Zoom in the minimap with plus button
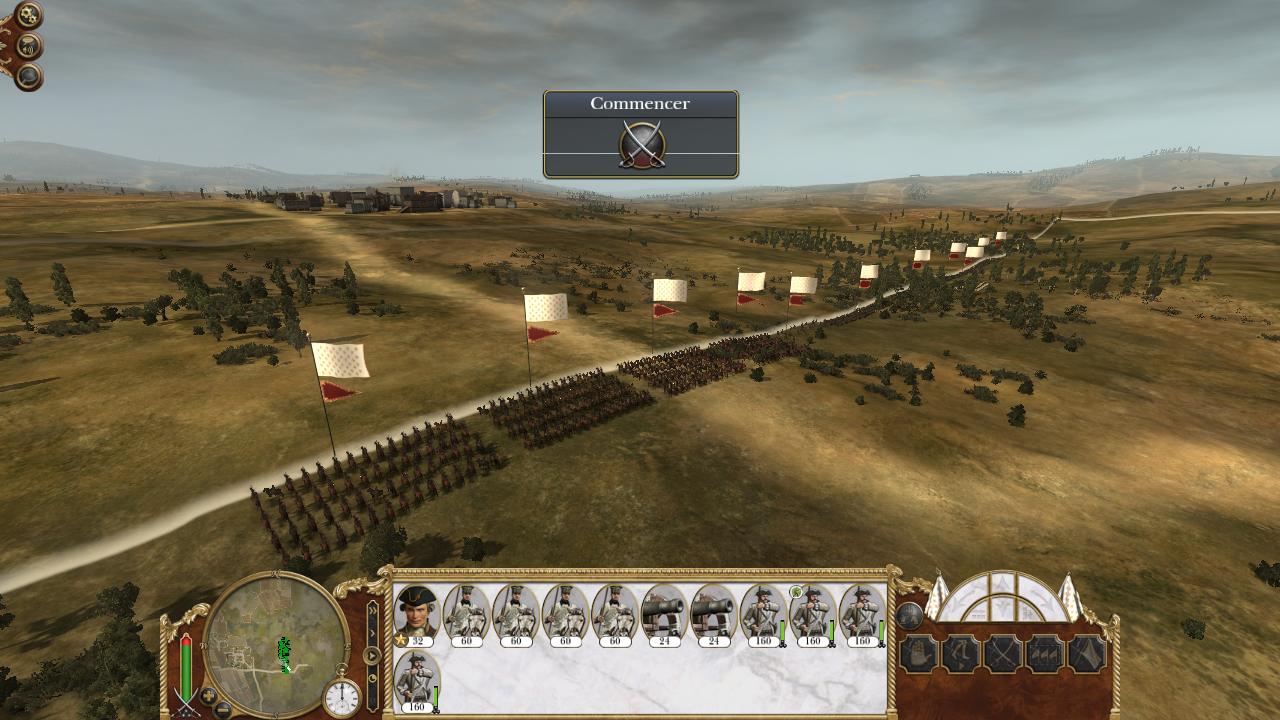 coord(208,694)
